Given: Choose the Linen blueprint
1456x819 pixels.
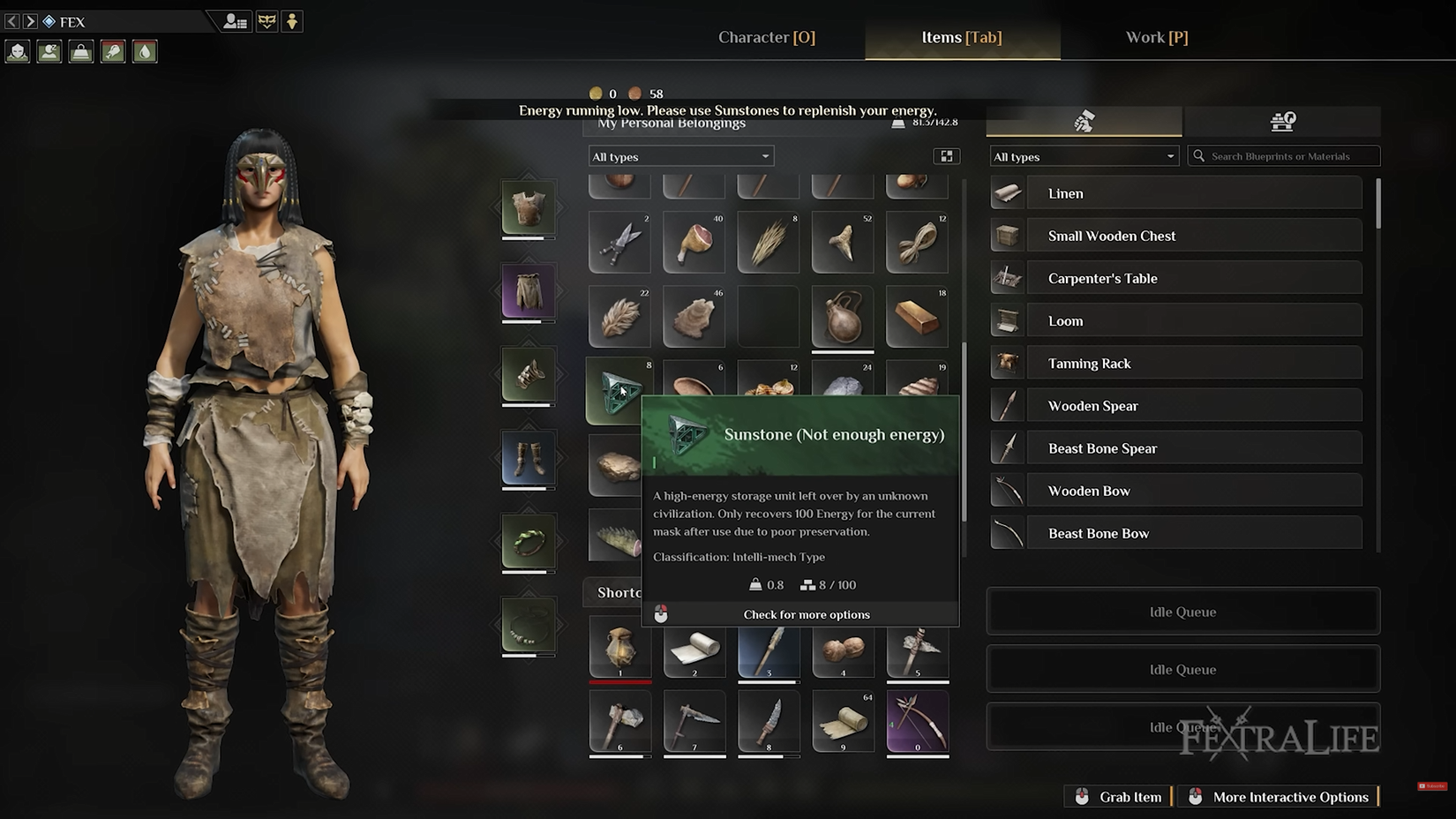Looking at the screenshot, I should (1176, 193).
